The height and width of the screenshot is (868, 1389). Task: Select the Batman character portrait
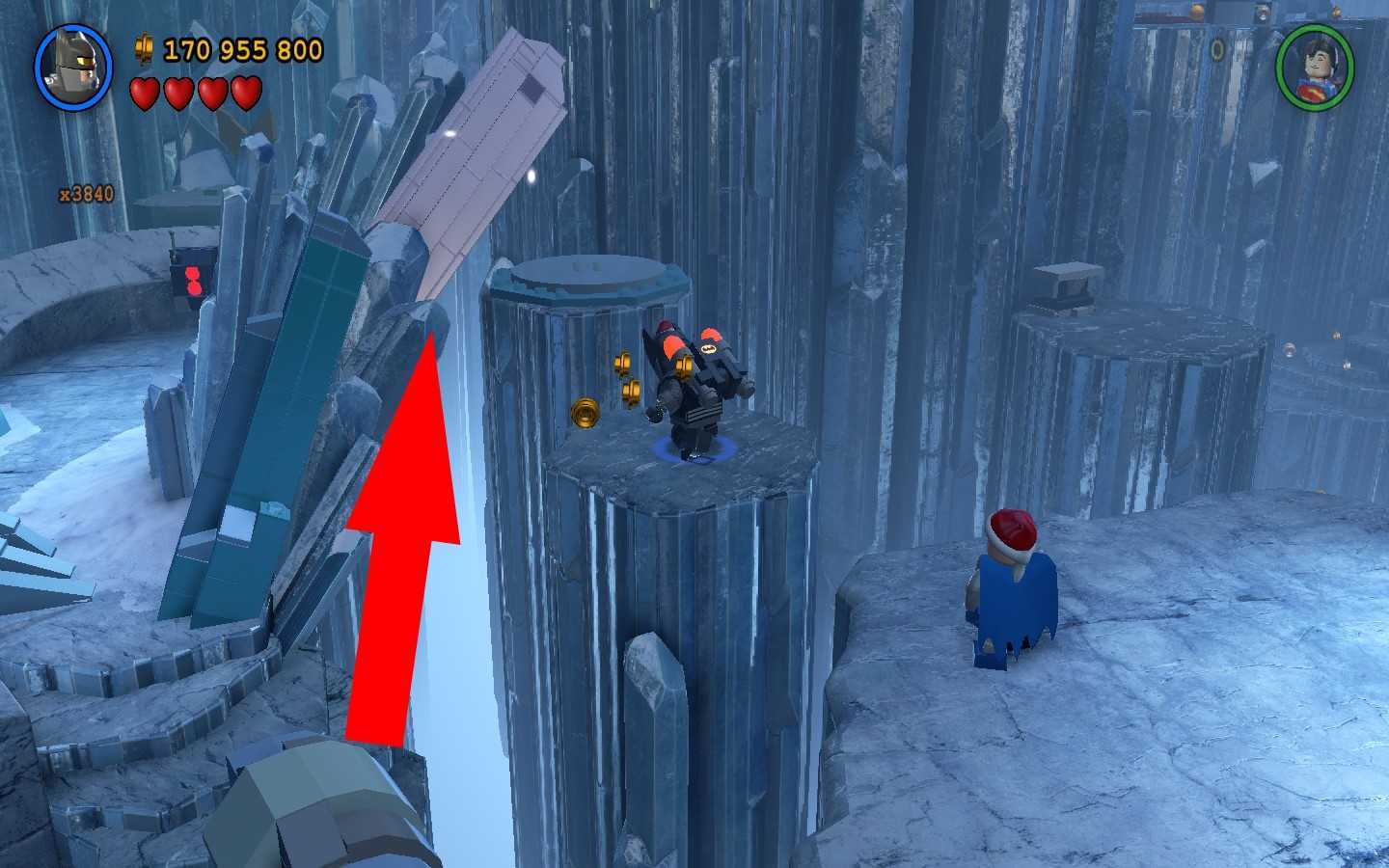[x=74, y=67]
